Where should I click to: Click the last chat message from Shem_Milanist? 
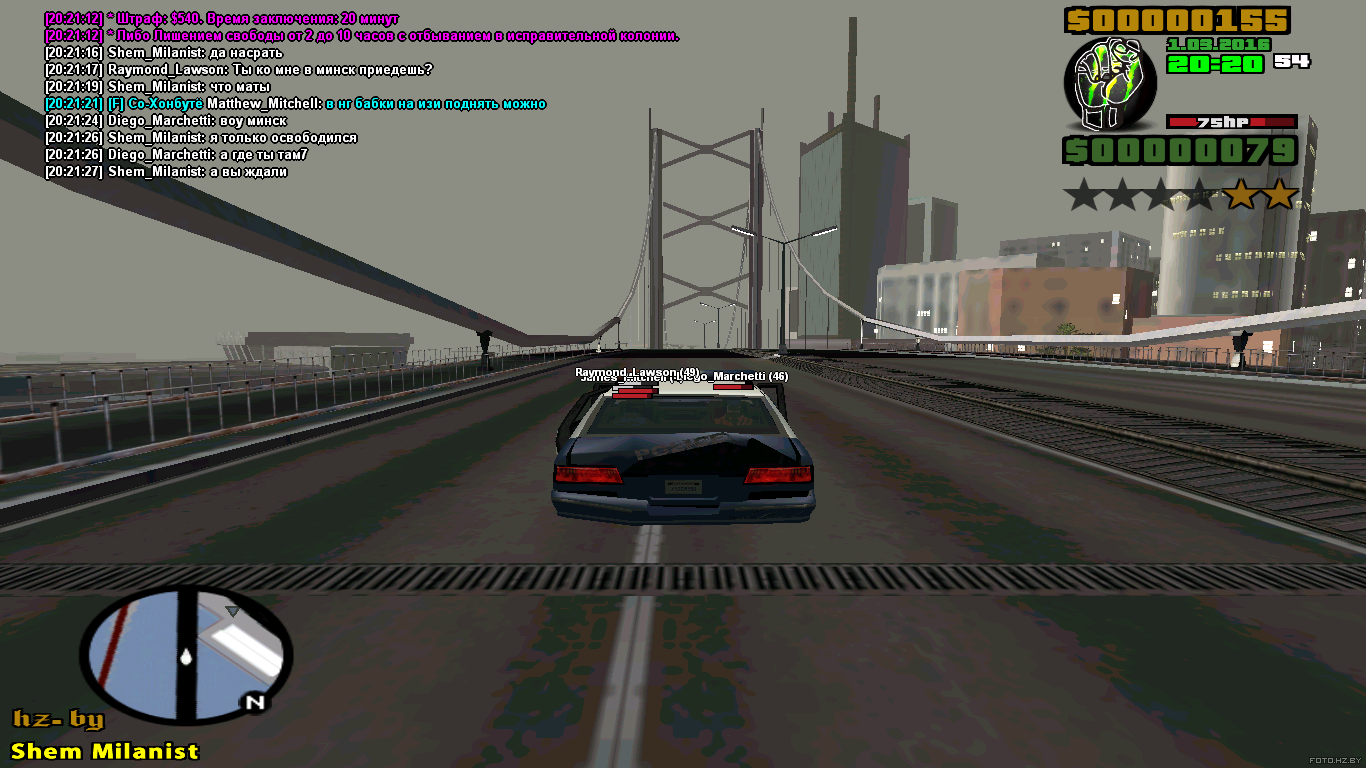click(x=166, y=172)
